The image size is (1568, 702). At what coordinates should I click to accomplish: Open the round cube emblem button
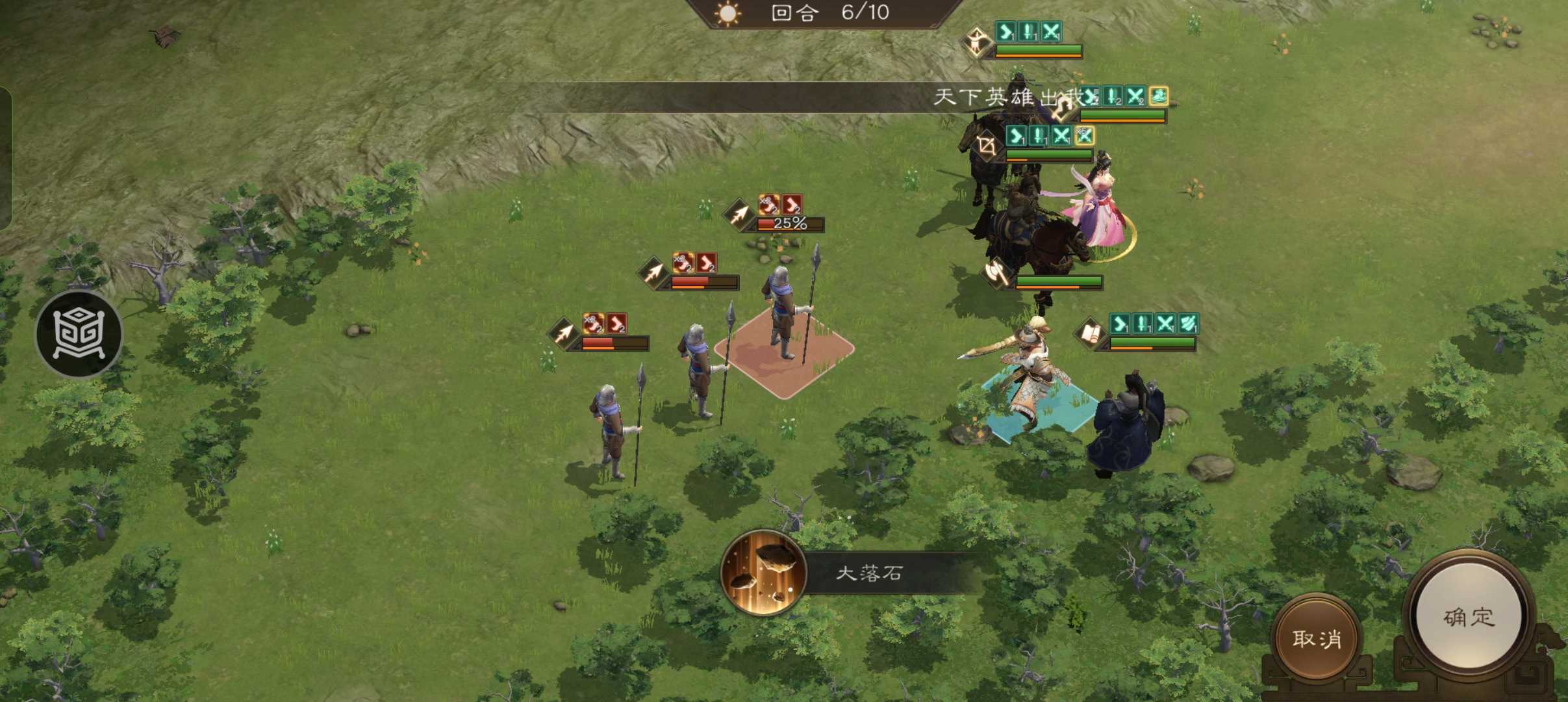click(x=79, y=334)
